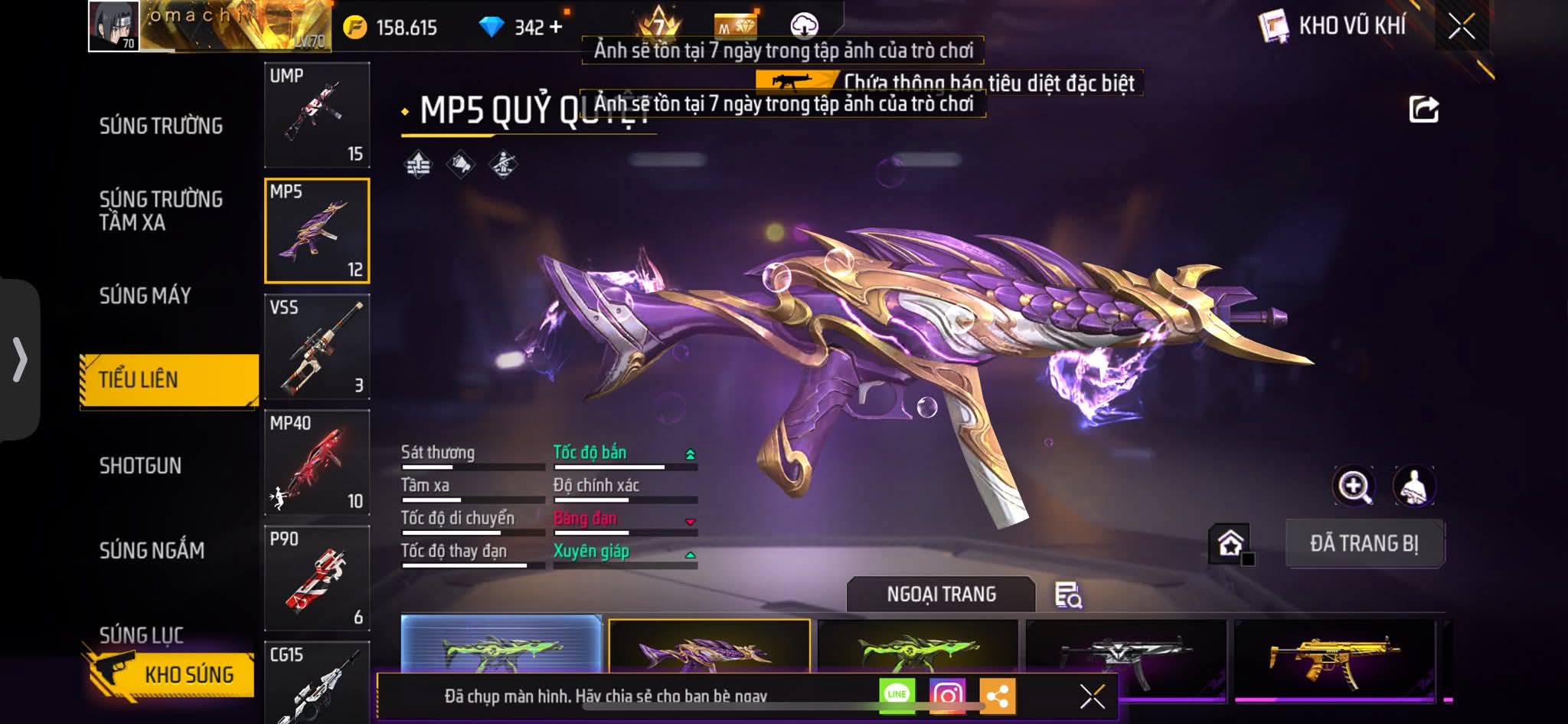Open the Ngoại Trang tab
Screen dimensions: 1568x724
[941, 595]
